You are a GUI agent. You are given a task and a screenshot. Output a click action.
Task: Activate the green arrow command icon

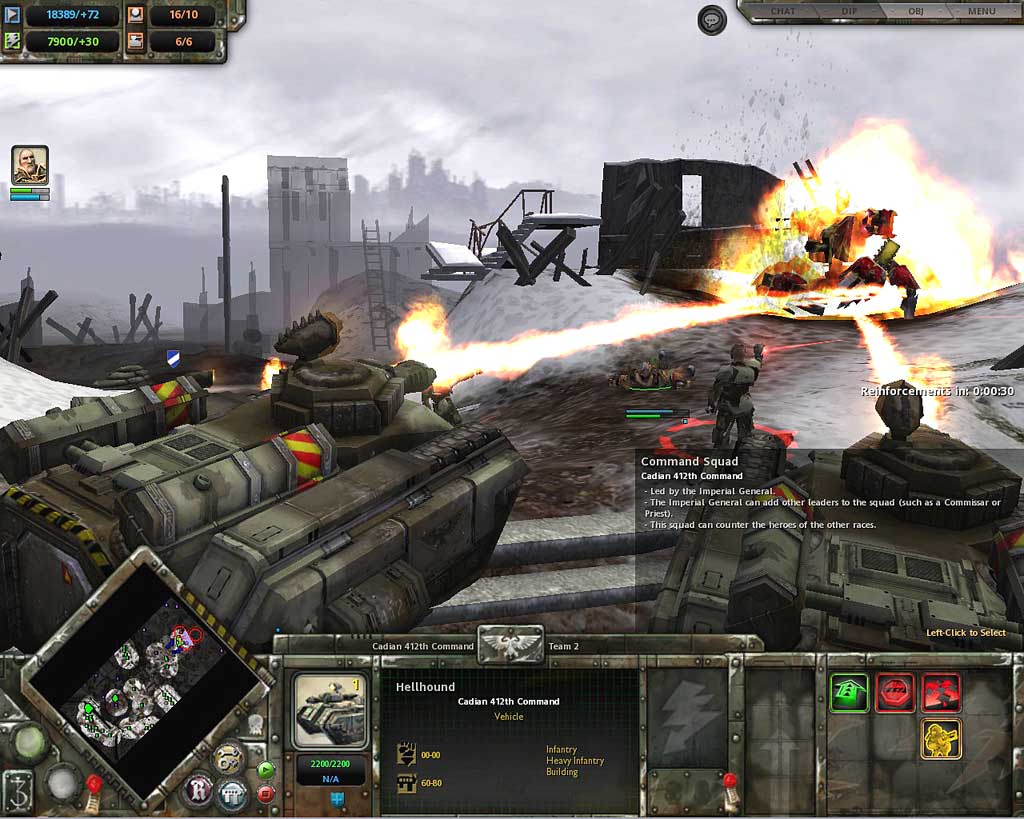[x=849, y=692]
